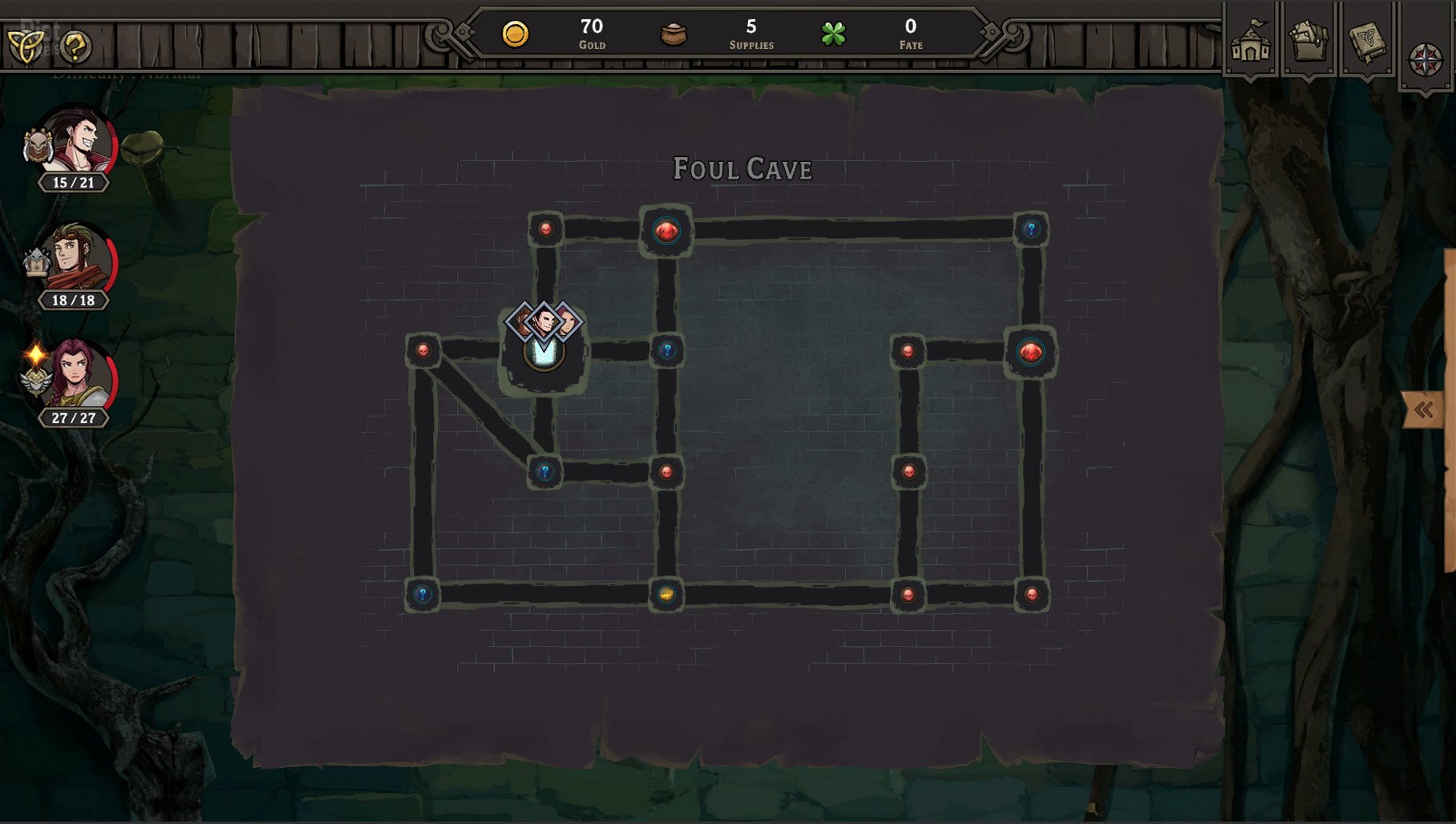The image size is (1456, 824).
Task: Click the compass rose map button
Action: pos(1426,60)
